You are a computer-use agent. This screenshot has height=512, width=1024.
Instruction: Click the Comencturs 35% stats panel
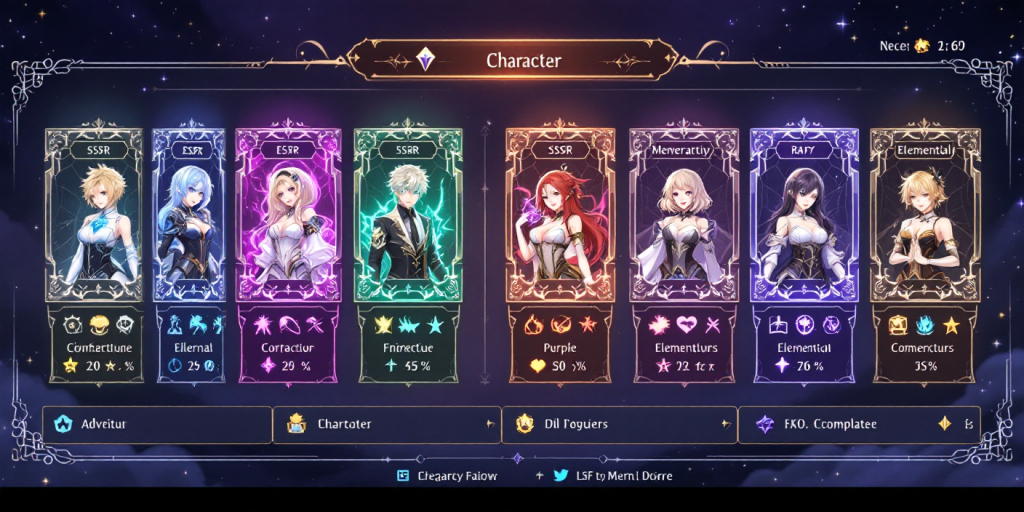[x=923, y=345]
